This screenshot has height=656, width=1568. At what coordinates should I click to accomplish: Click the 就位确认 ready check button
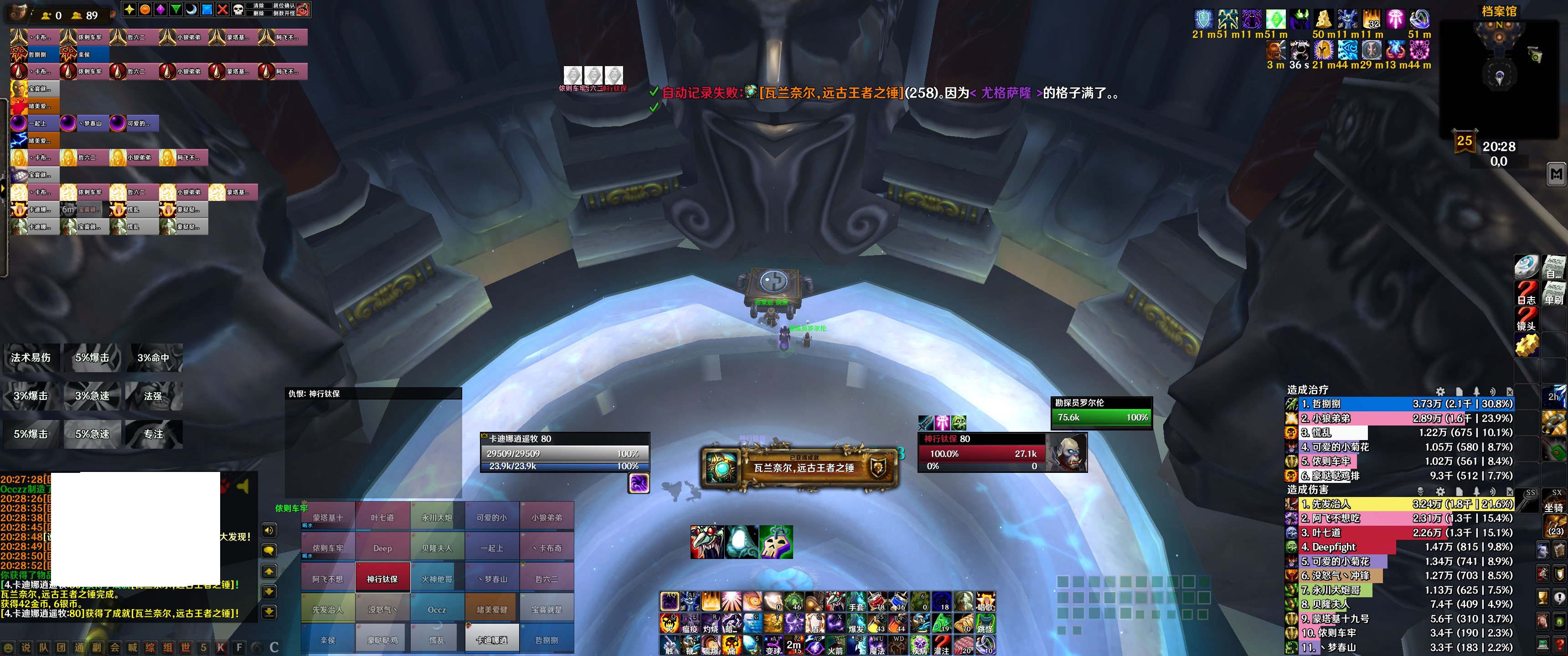[x=284, y=5]
